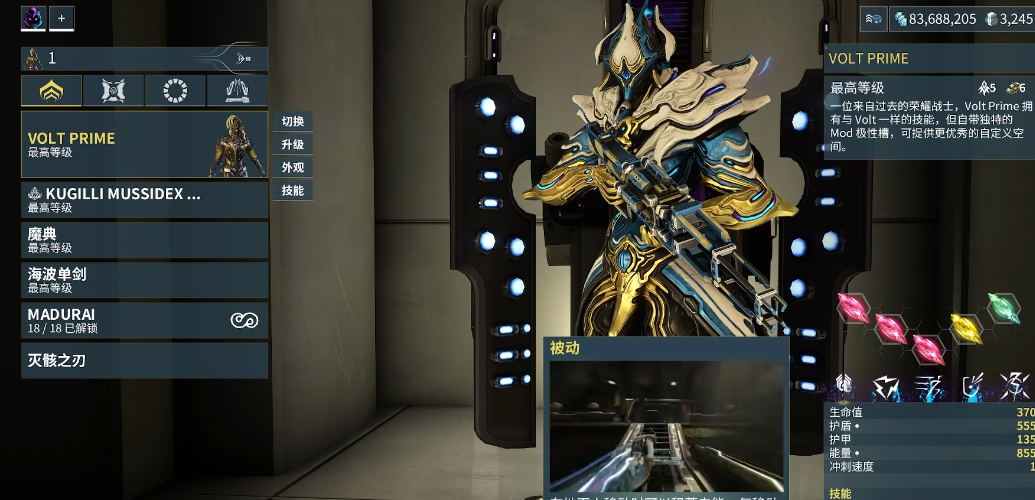Open the purple hooded player avatar
1035x500 pixels.
click(33, 18)
